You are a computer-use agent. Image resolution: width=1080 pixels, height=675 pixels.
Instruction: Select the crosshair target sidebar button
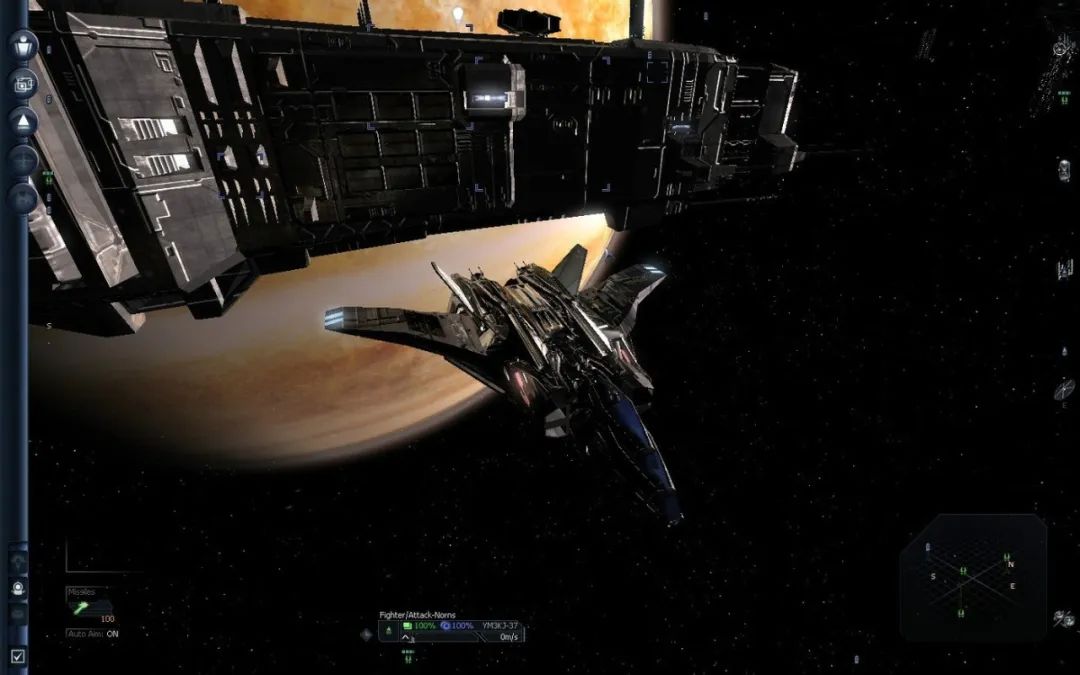pyautogui.click(x=23, y=160)
